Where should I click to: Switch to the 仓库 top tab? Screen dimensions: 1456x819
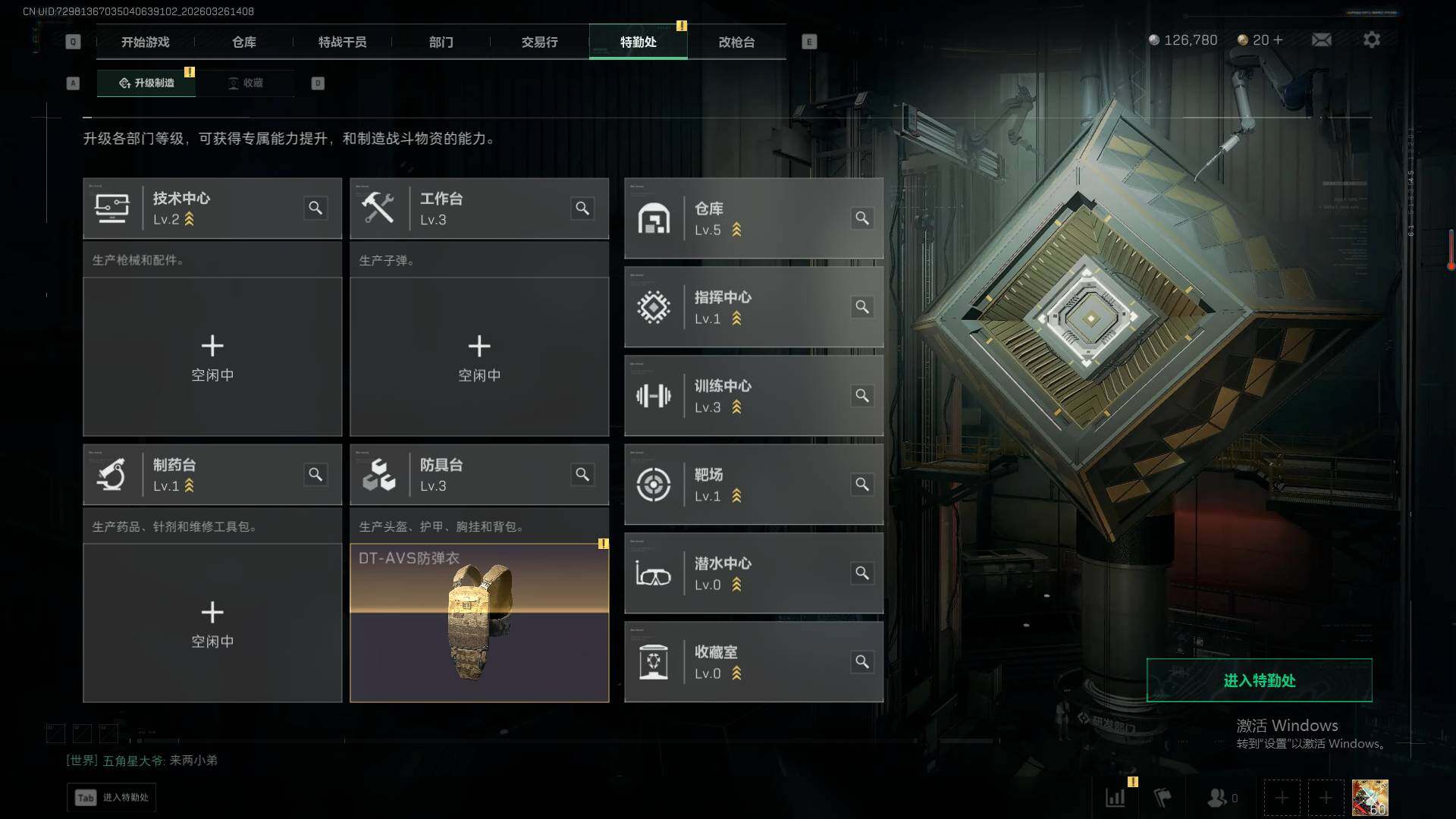click(244, 42)
